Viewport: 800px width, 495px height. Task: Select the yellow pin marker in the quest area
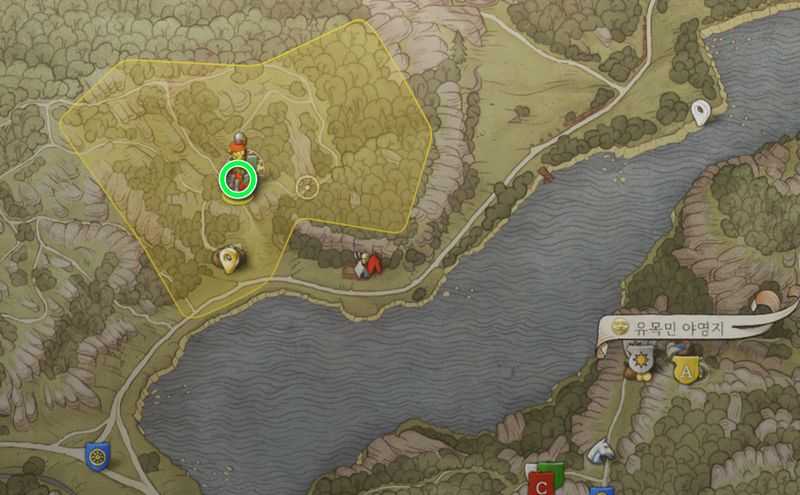click(230, 261)
